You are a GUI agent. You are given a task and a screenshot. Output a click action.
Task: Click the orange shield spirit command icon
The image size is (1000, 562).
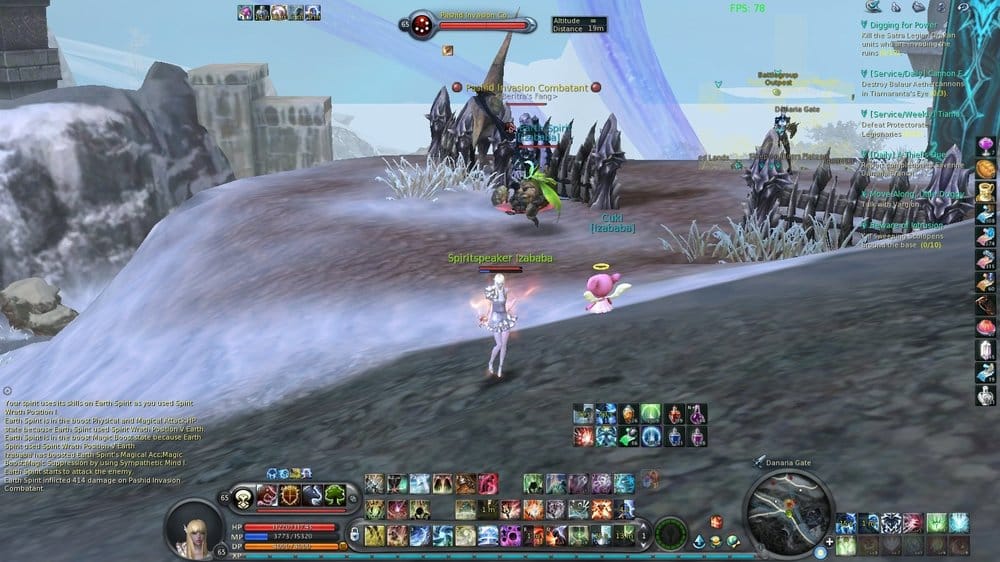pyautogui.click(x=290, y=494)
